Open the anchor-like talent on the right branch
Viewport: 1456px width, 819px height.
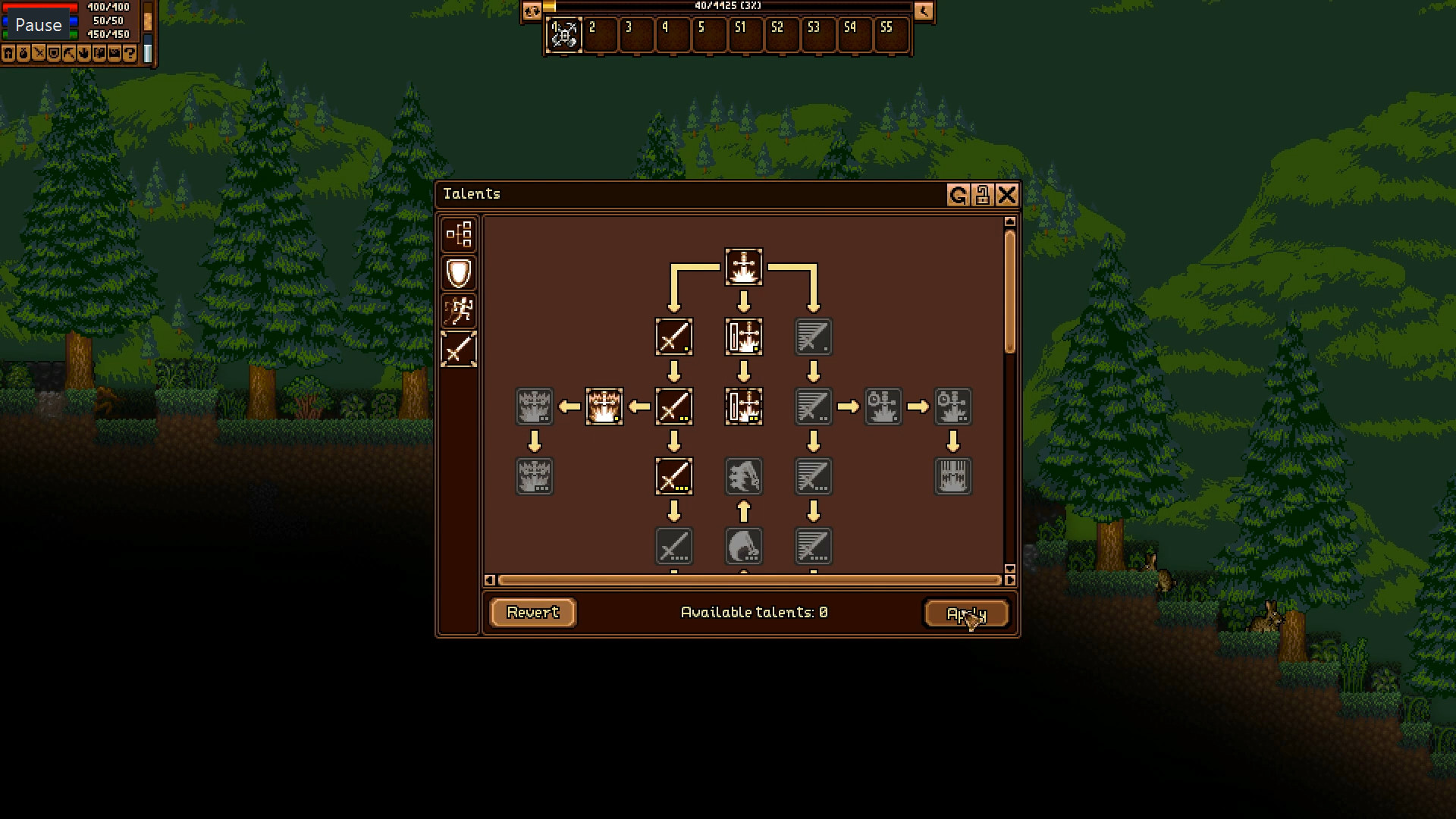(x=883, y=406)
